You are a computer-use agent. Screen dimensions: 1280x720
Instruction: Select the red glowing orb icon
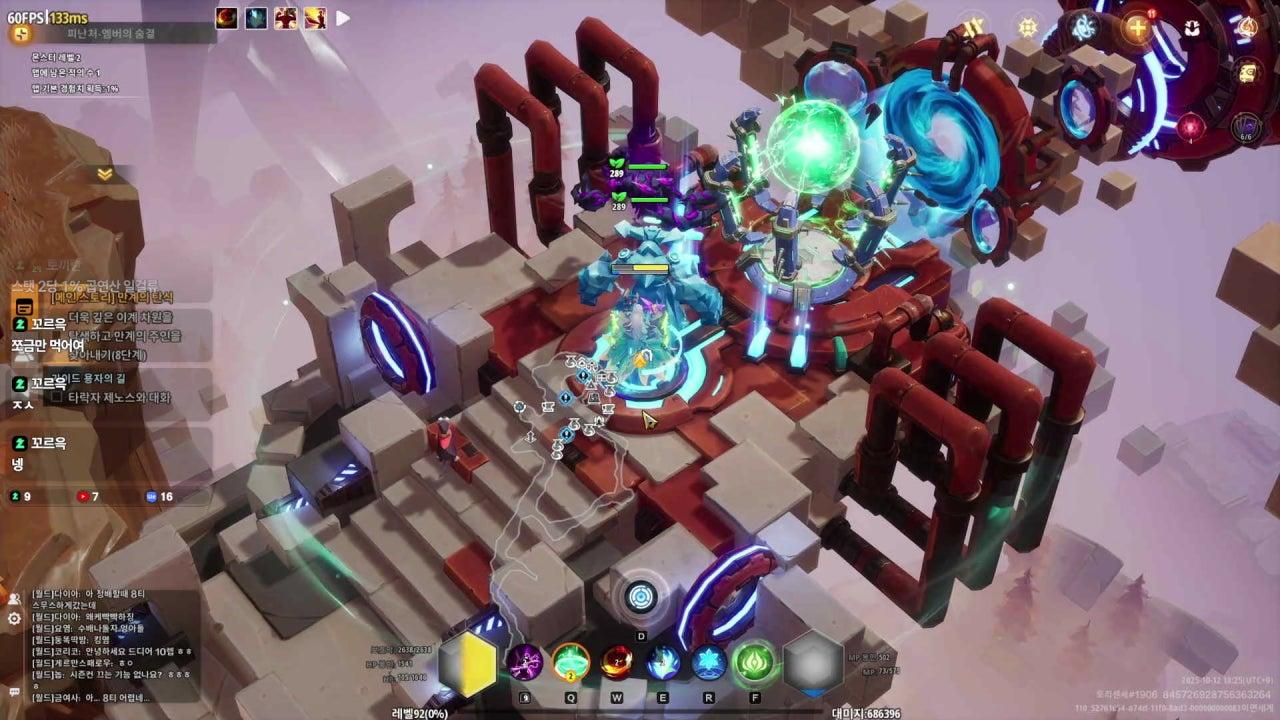(x=1190, y=127)
